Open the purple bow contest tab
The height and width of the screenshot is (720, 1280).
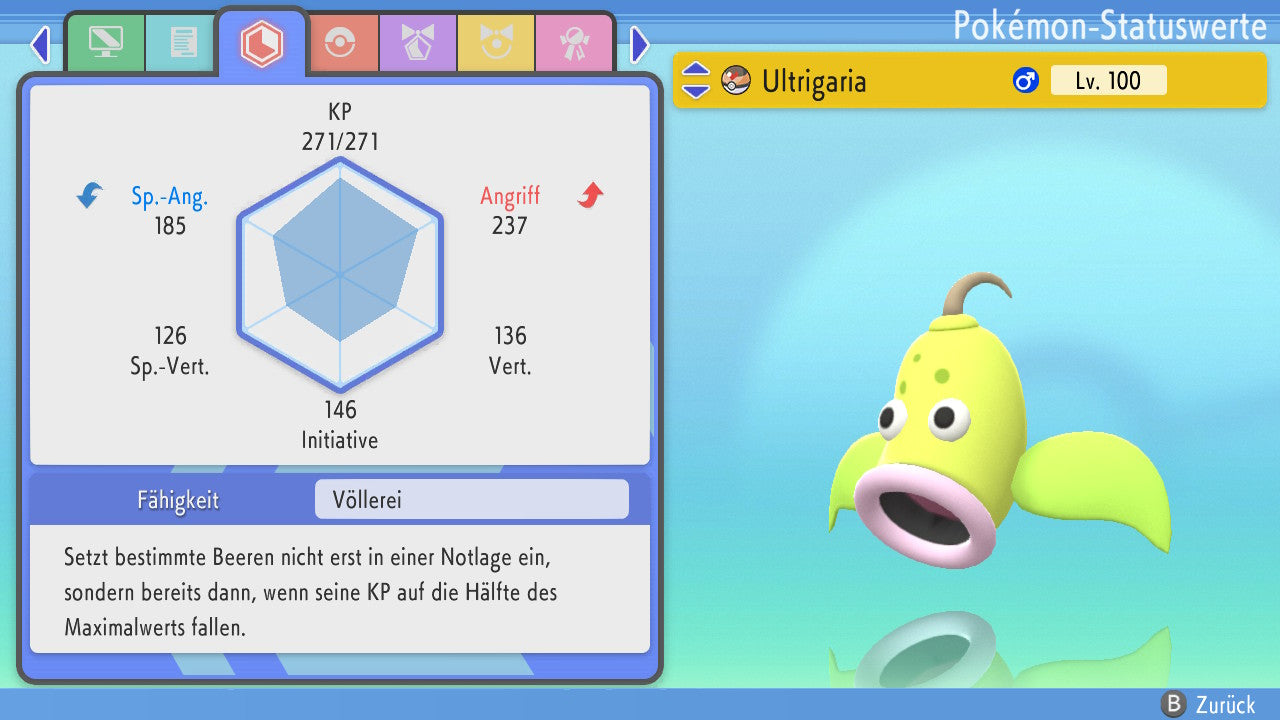pos(417,43)
